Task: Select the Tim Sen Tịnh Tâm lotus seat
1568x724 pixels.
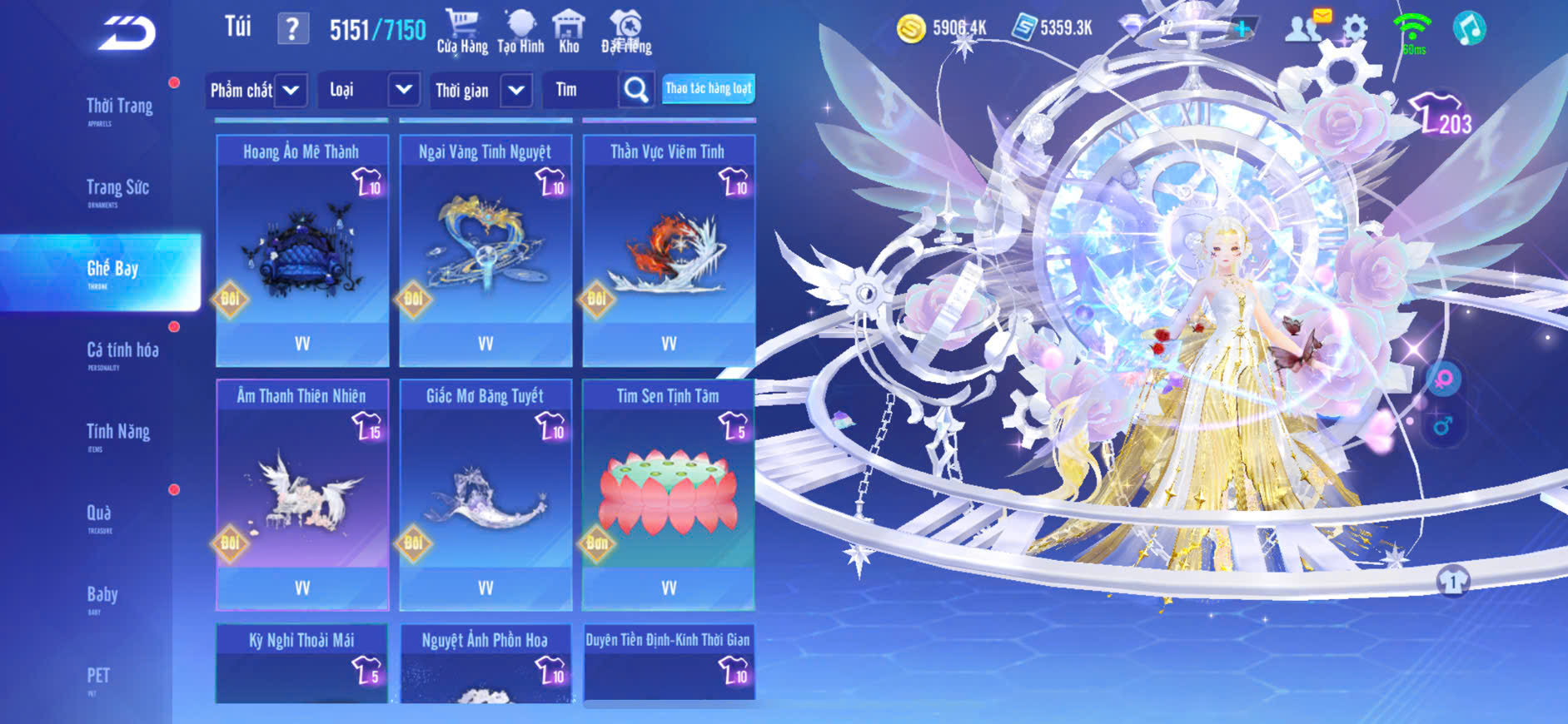Action: tap(669, 494)
